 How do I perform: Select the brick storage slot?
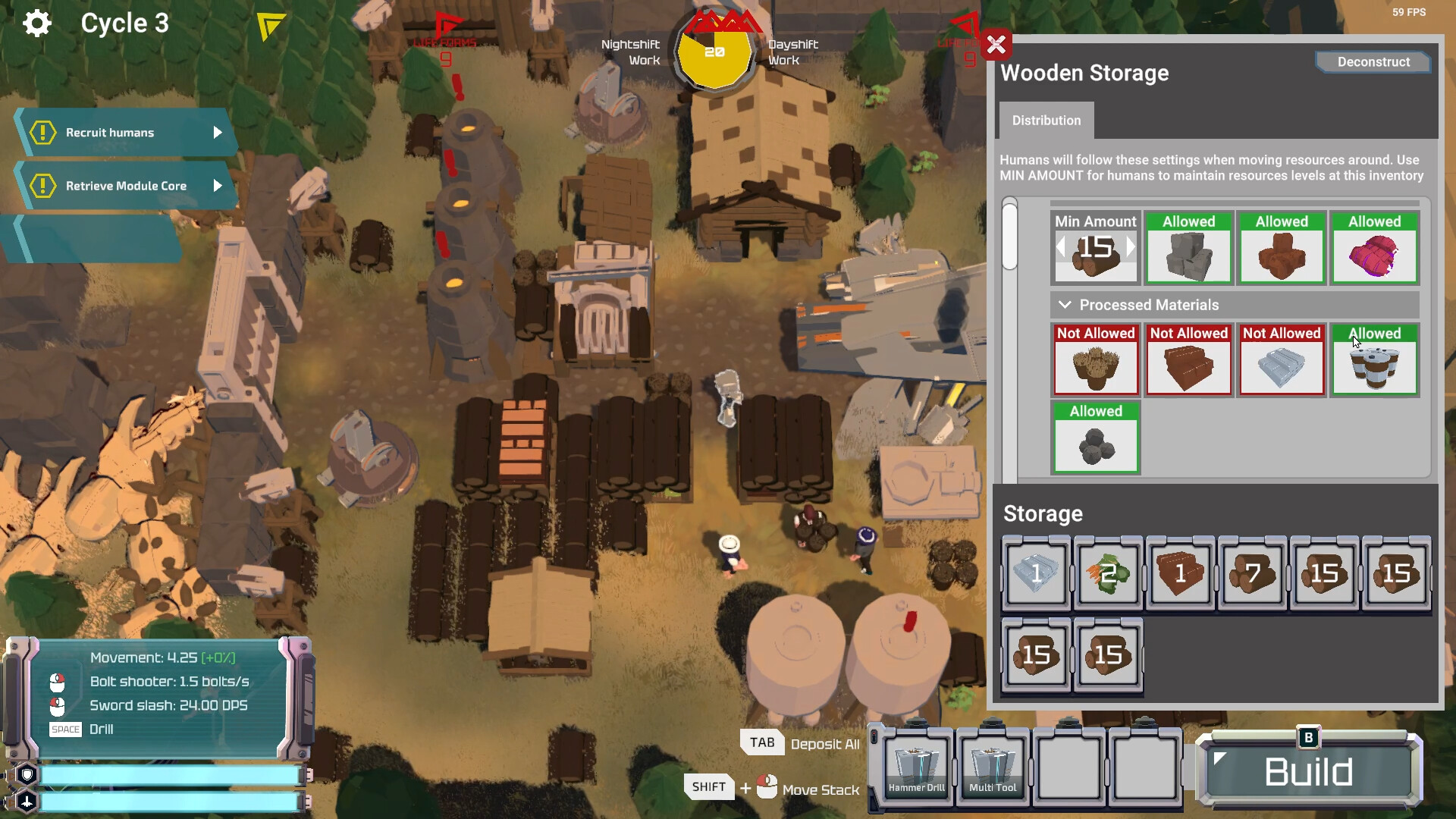pos(1179,573)
